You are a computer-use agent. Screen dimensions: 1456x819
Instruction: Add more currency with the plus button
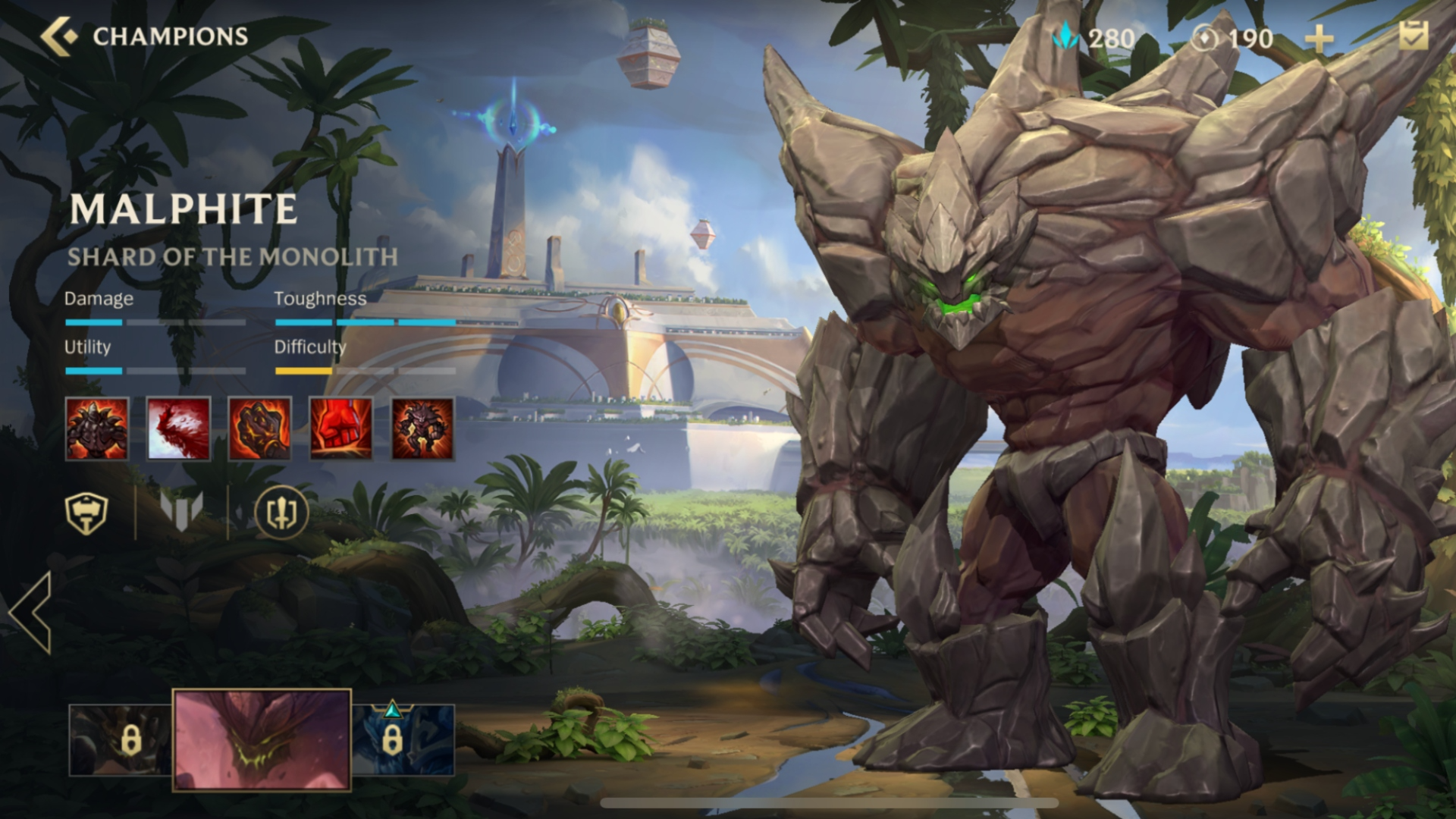tap(1319, 39)
